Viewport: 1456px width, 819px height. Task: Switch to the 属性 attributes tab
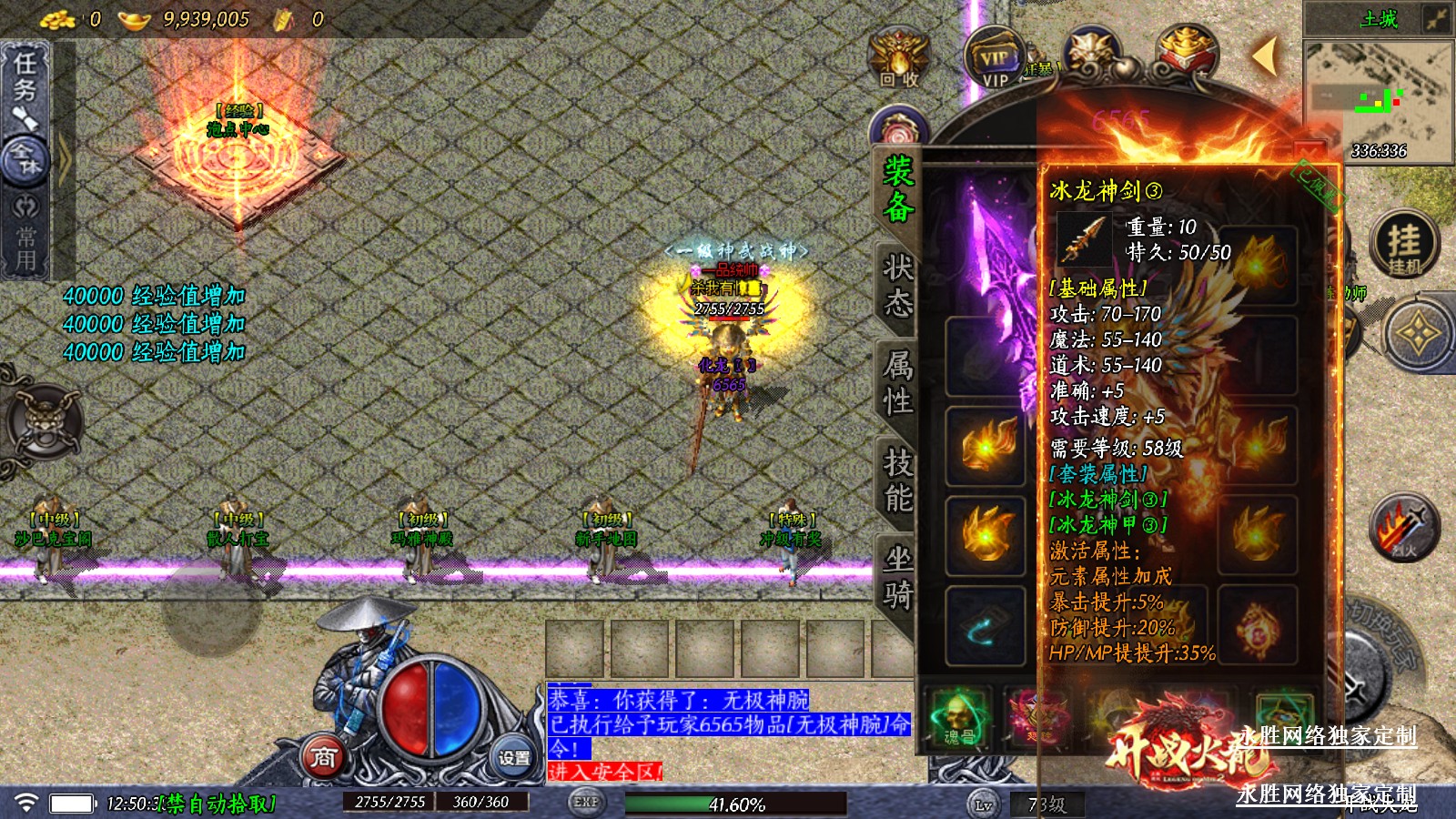pos(897,382)
